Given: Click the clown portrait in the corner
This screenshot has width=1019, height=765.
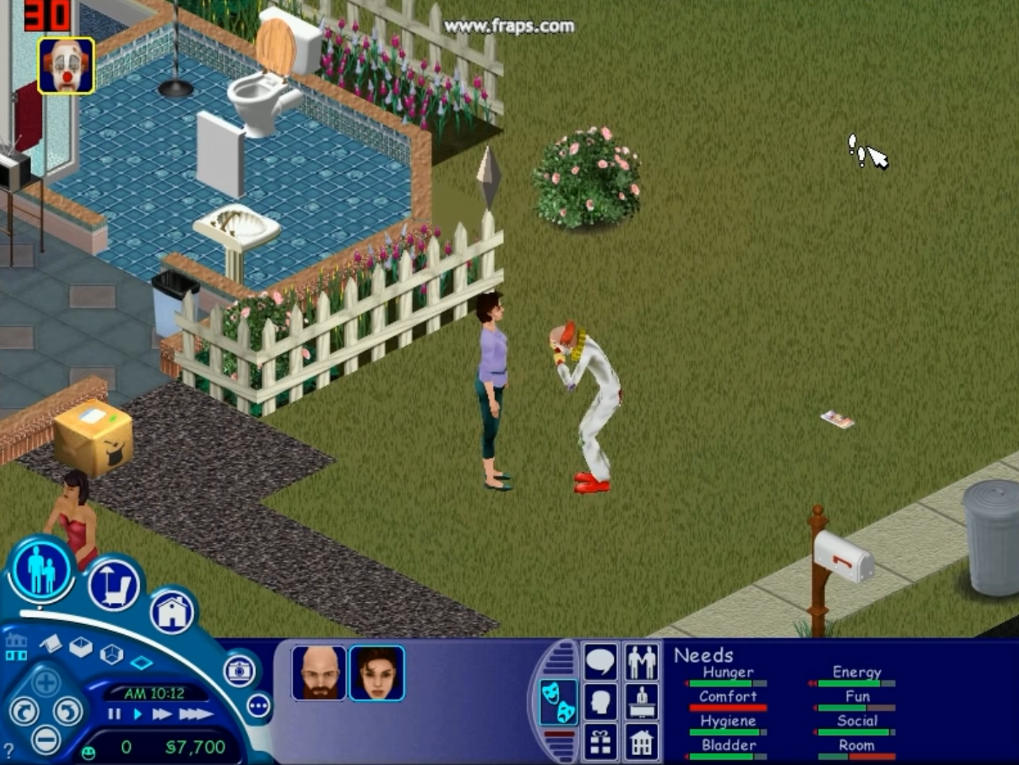Looking at the screenshot, I should click(x=66, y=66).
